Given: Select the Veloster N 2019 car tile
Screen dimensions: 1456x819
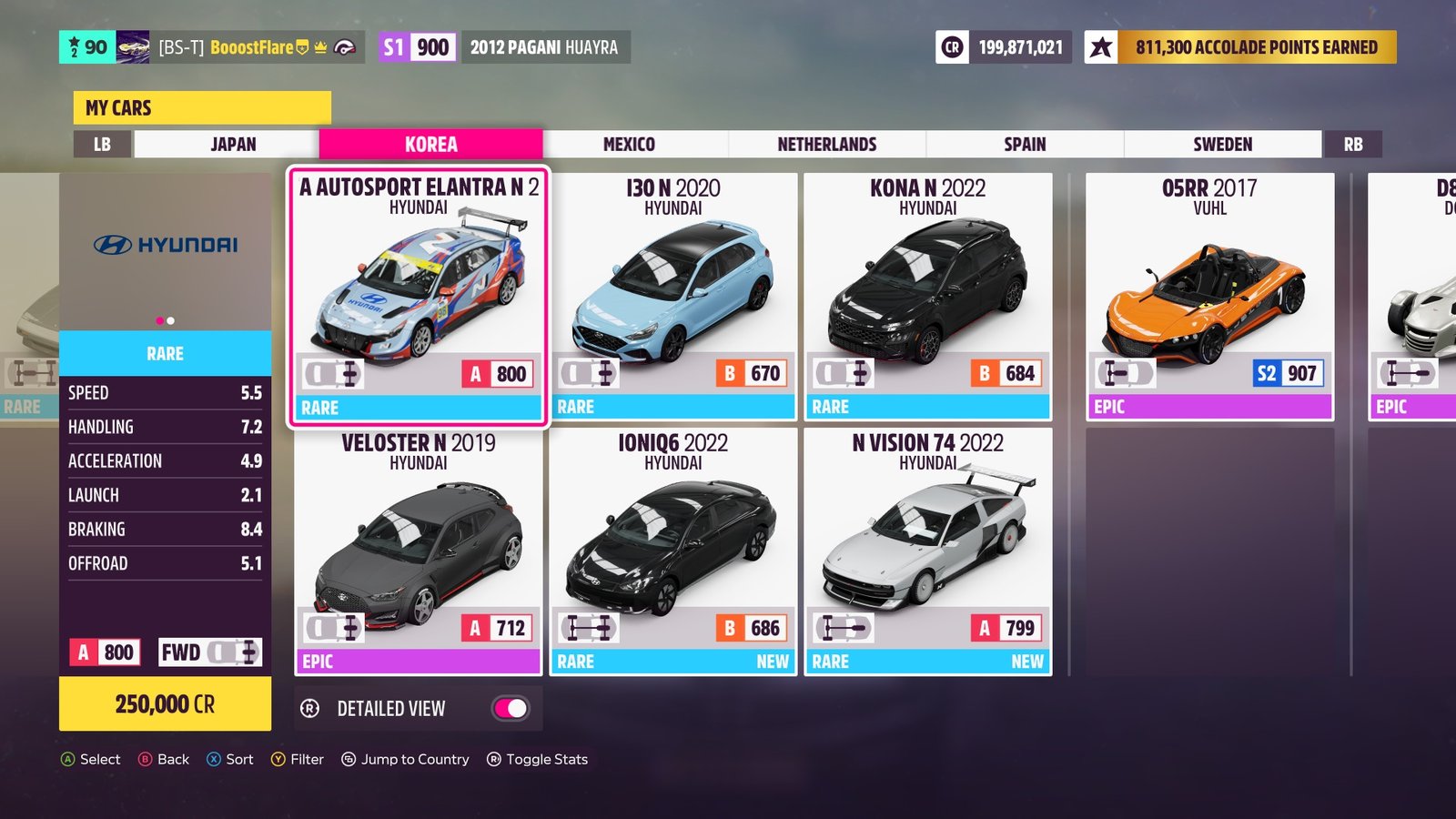Looking at the screenshot, I should pos(419,551).
